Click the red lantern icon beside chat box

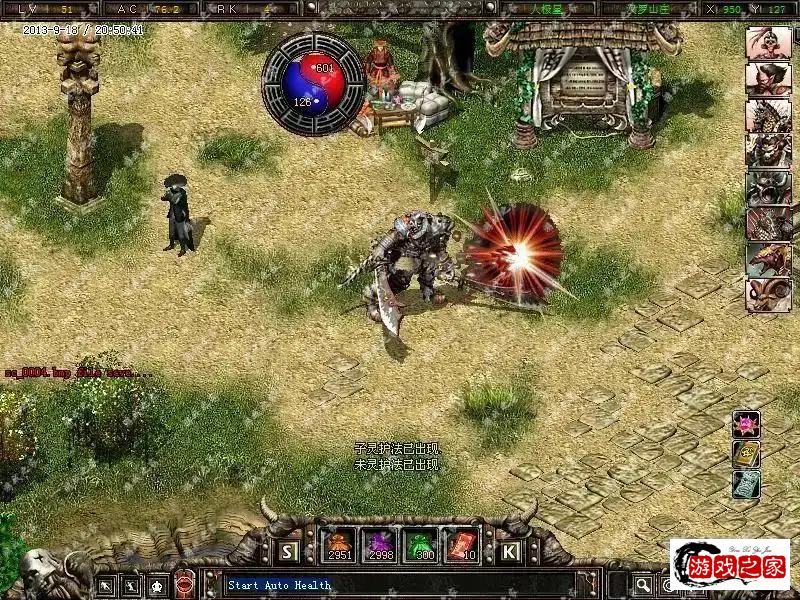point(185,584)
